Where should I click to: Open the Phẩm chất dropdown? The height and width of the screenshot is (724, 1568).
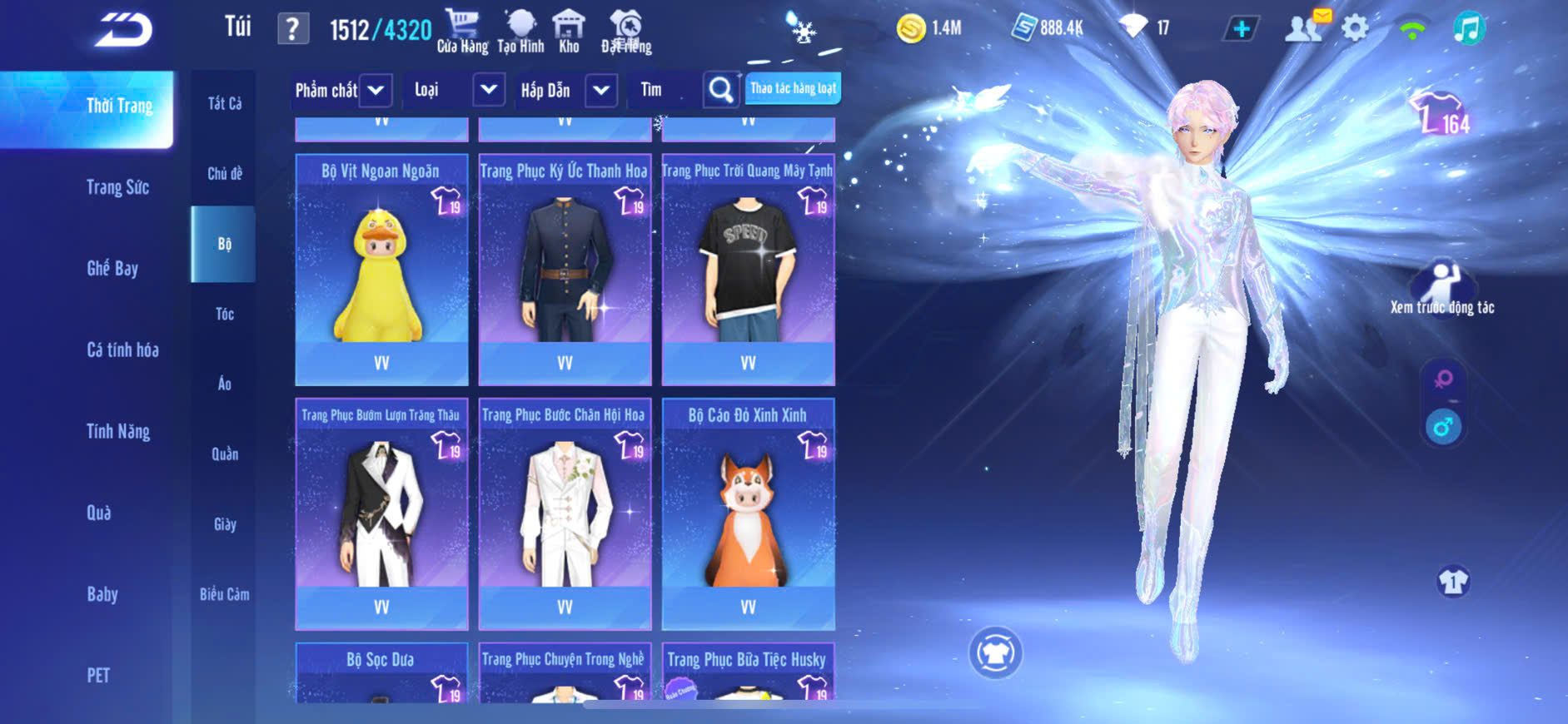click(x=376, y=90)
